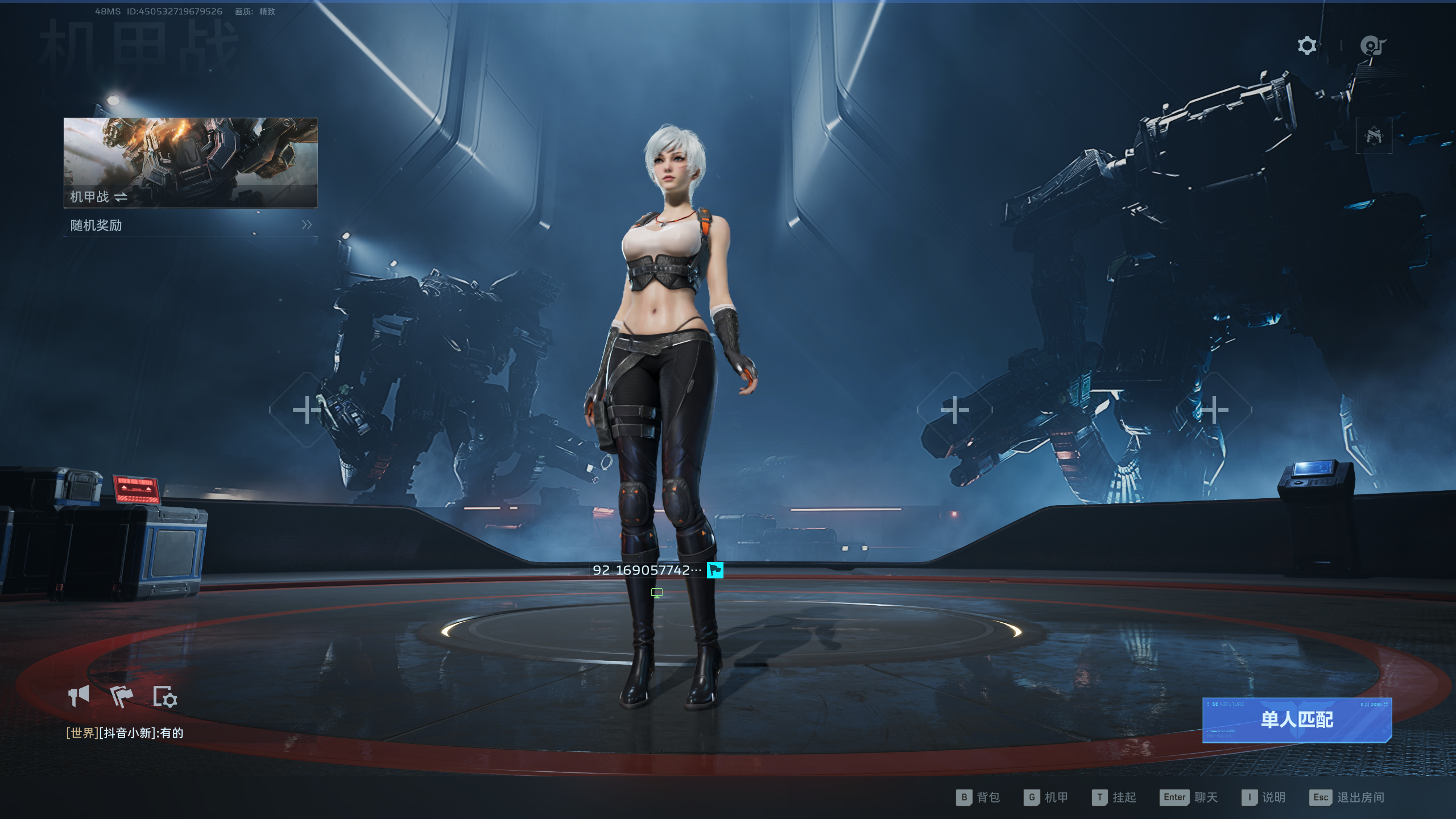
Task: Open the 机甲战 game mode selector
Action: 190,163
